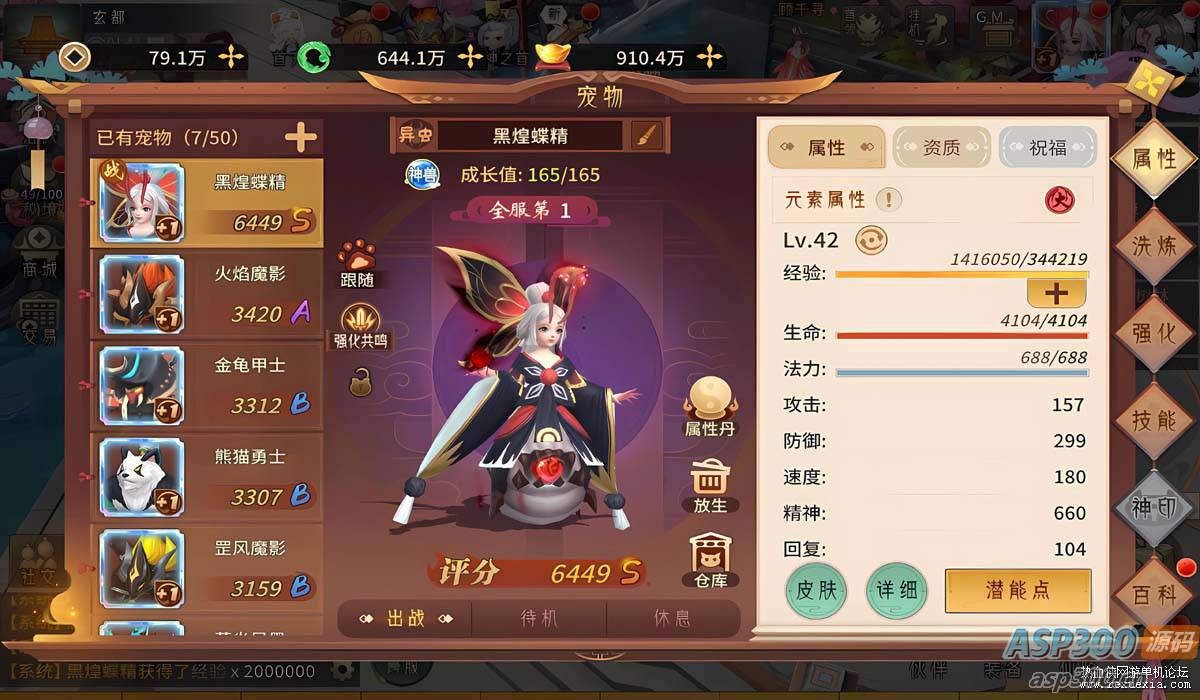1200x700 pixels.
Task: Select the 火焰魔影 pet row
Action: pyautogui.click(x=207, y=295)
